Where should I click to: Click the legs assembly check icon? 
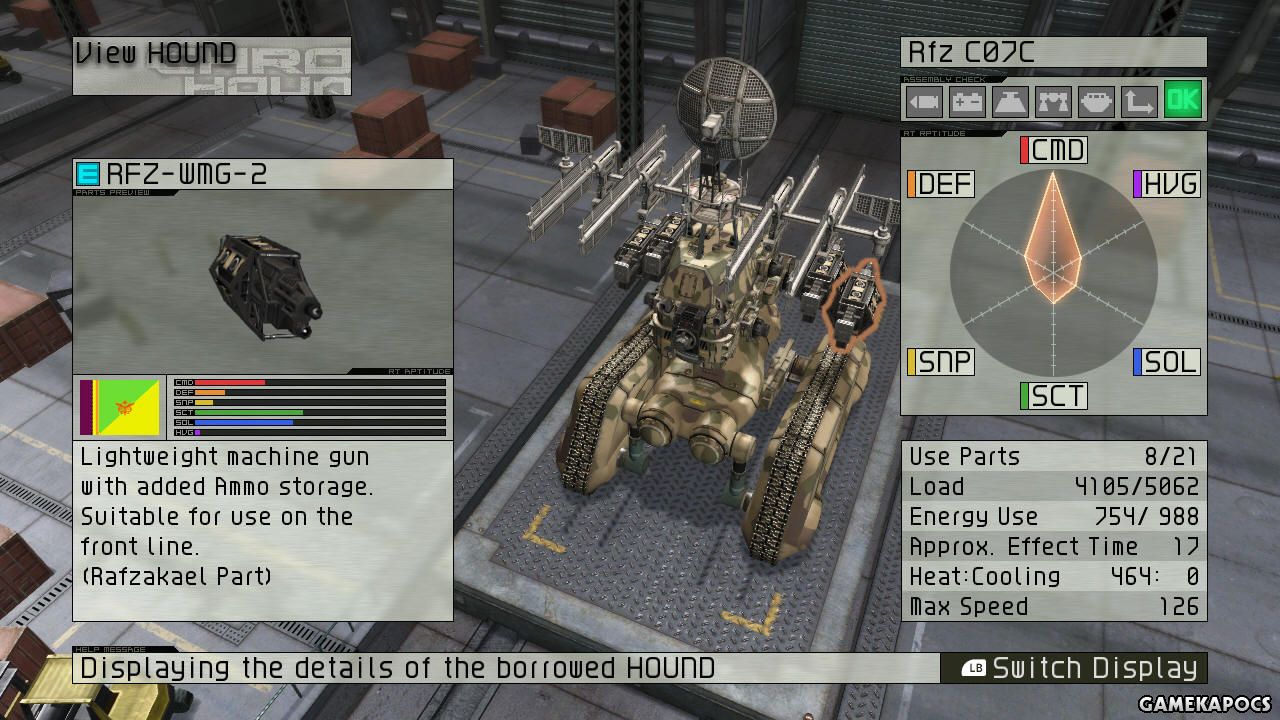tap(1053, 102)
